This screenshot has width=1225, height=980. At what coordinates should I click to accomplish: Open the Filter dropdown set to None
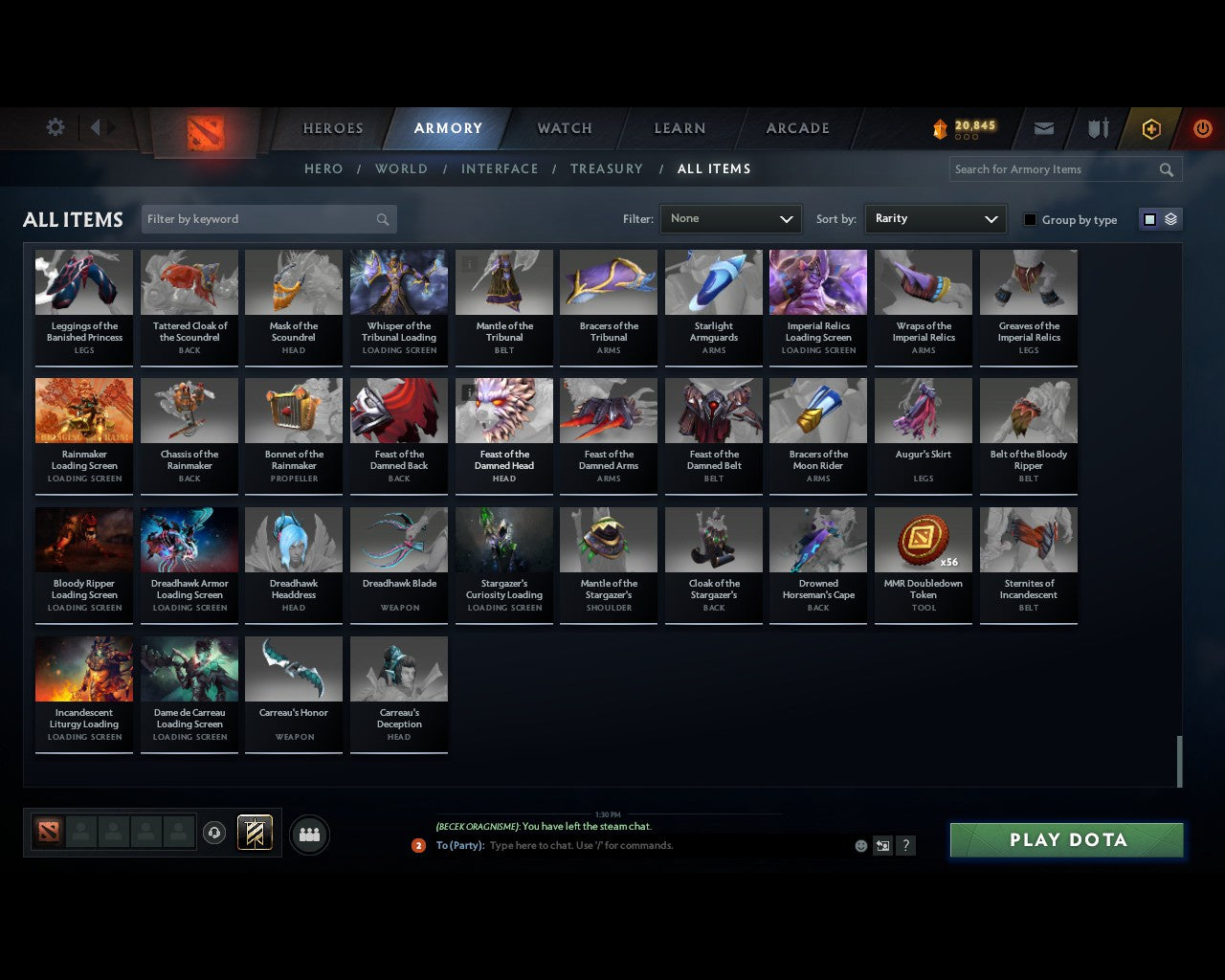point(730,218)
